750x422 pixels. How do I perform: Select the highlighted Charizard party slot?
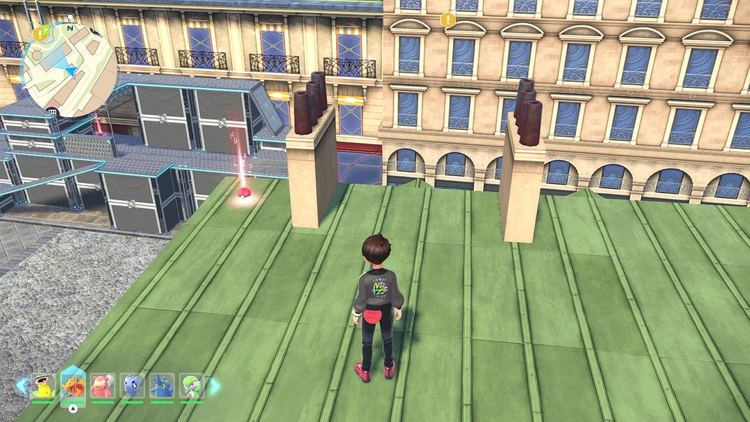pos(73,385)
